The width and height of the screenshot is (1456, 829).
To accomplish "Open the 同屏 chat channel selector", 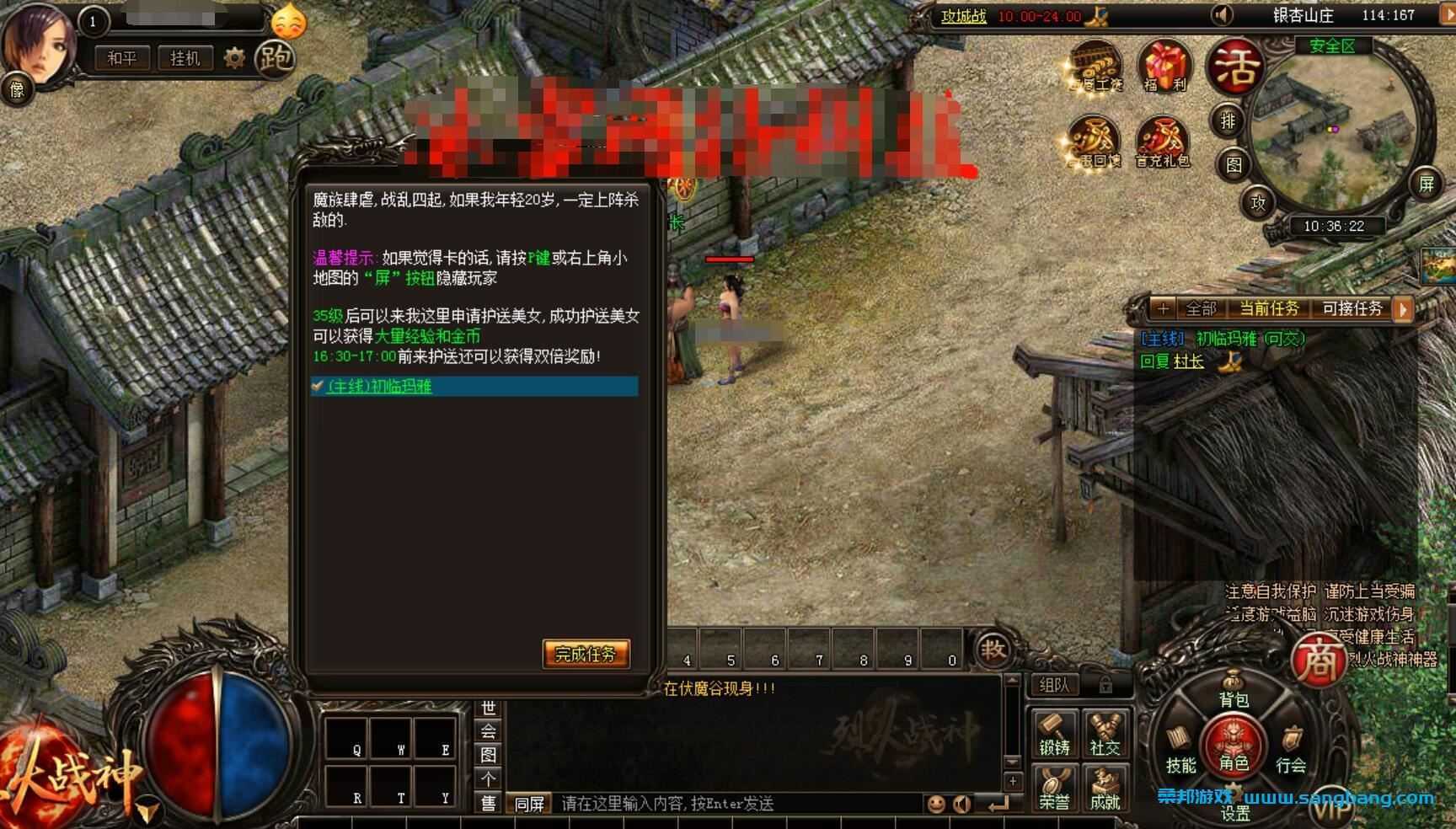I will (x=529, y=804).
